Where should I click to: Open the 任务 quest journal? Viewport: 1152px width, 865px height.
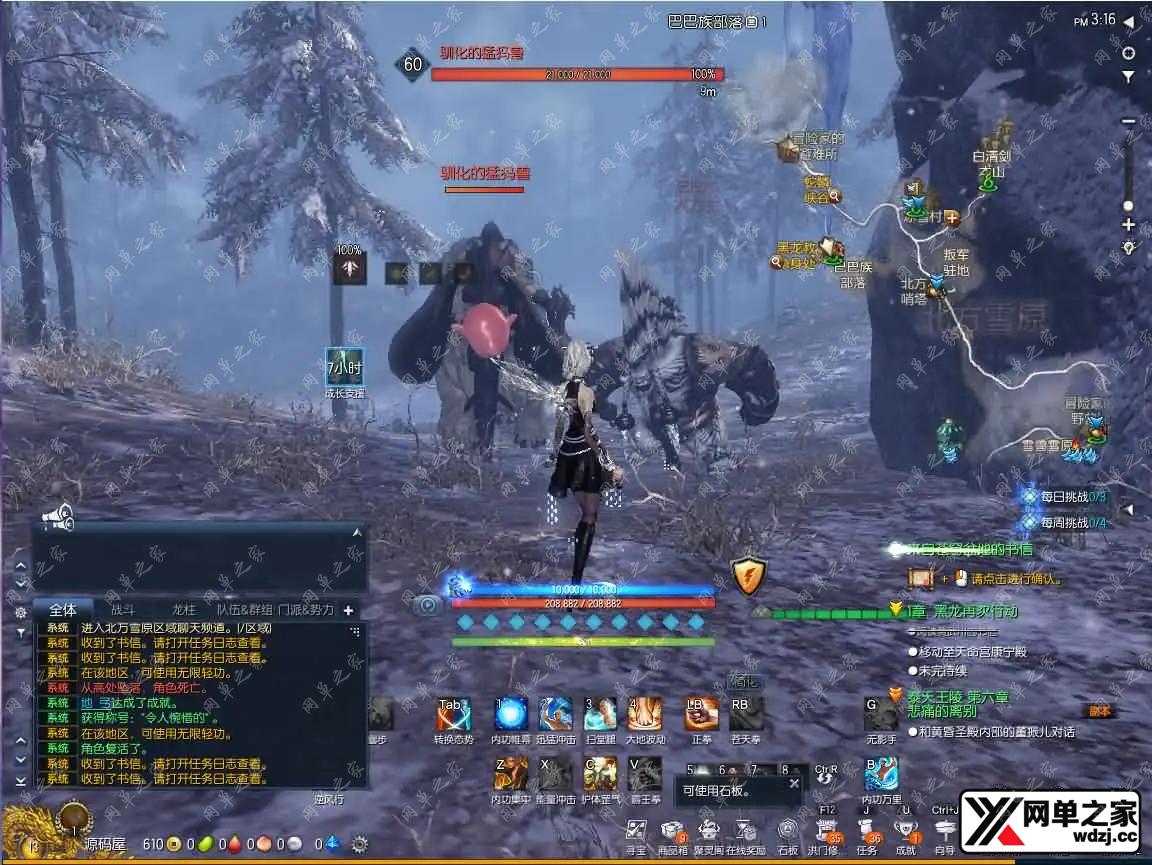(867, 831)
